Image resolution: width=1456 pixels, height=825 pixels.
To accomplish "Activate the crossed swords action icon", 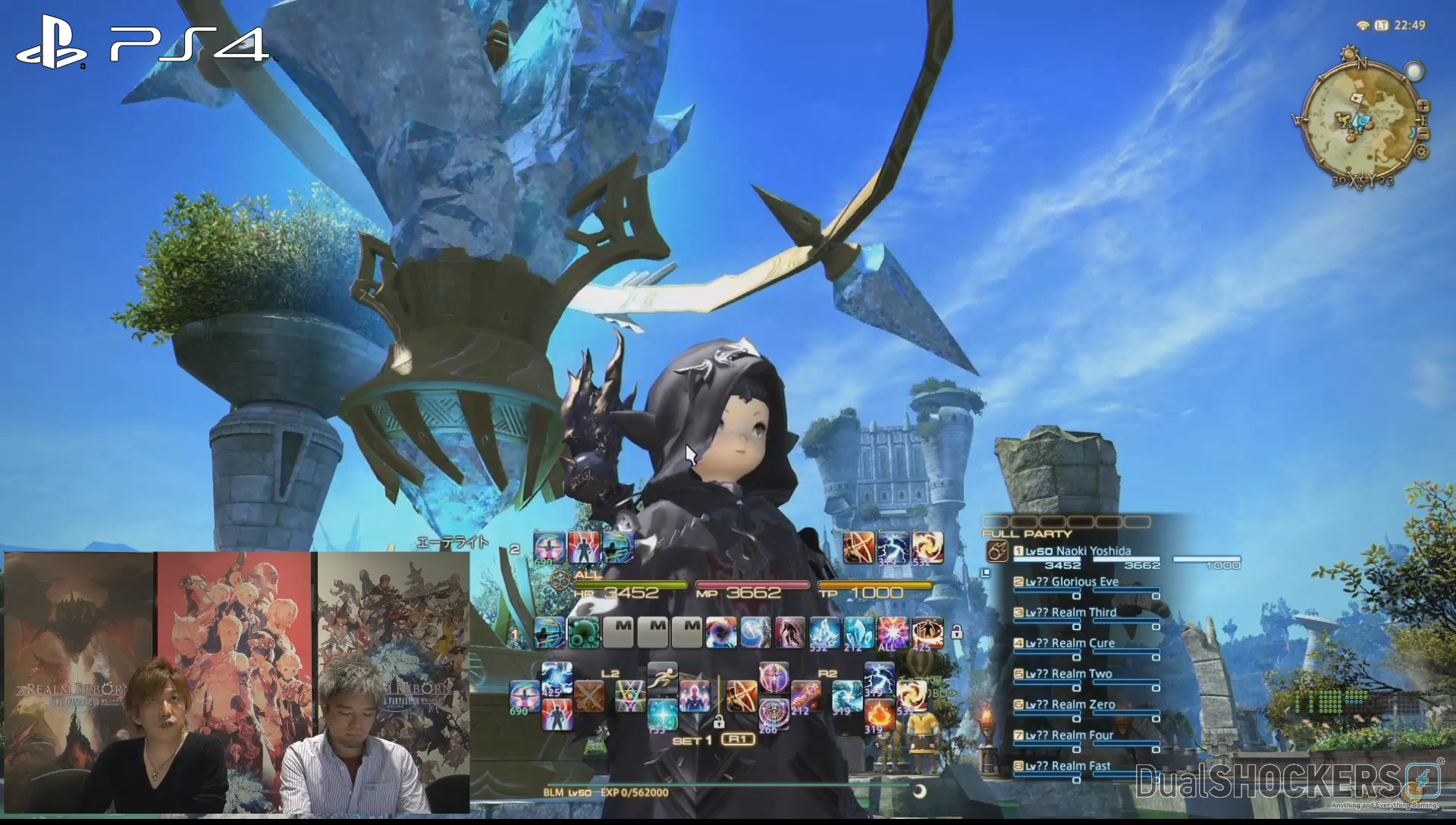I will (x=588, y=696).
